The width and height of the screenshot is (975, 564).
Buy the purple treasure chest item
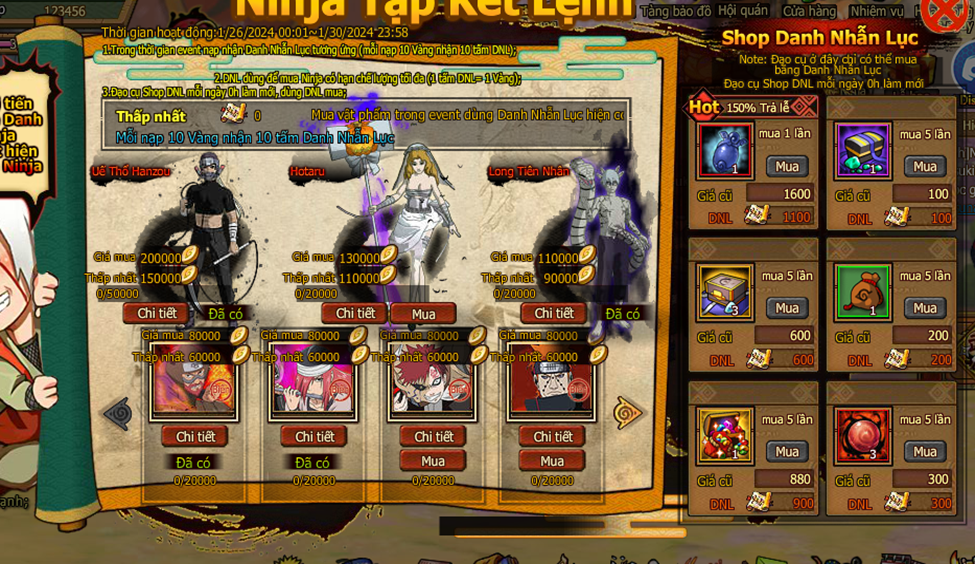pos(925,166)
